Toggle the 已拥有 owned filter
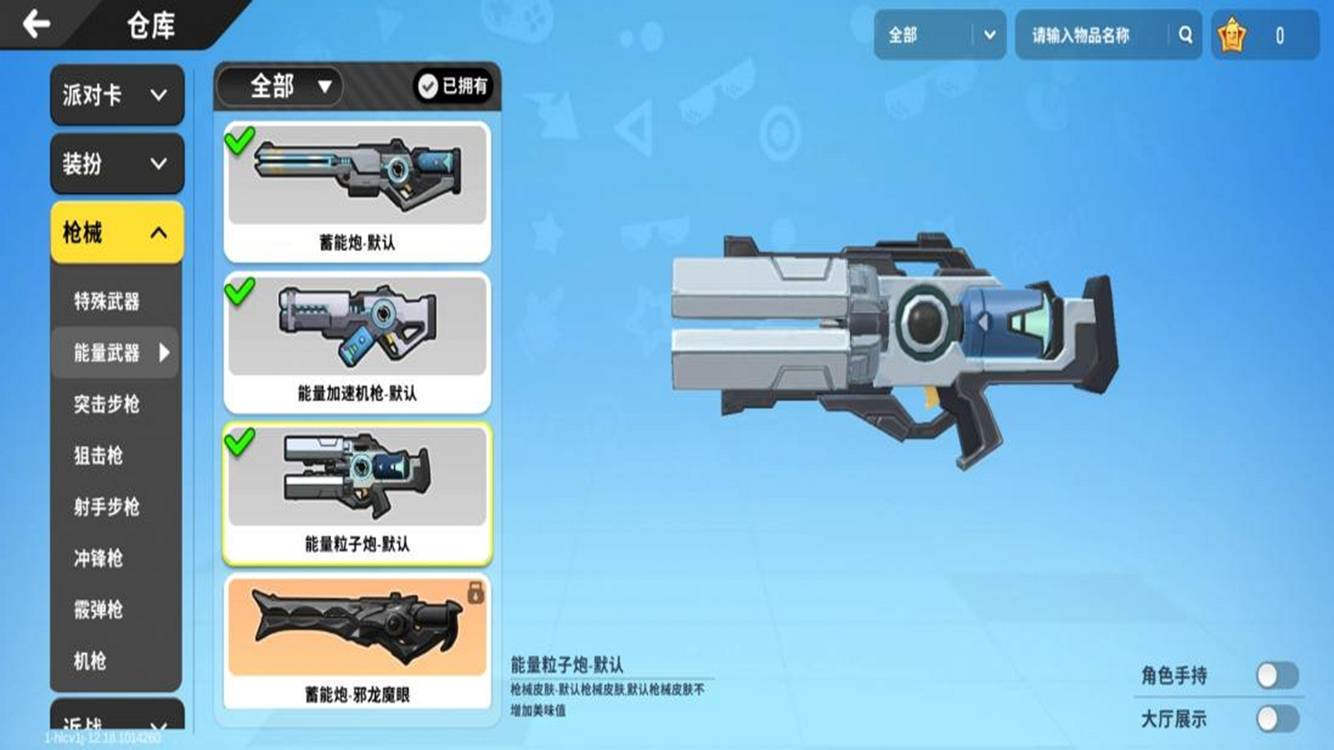The height and width of the screenshot is (750, 1334). coord(454,87)
